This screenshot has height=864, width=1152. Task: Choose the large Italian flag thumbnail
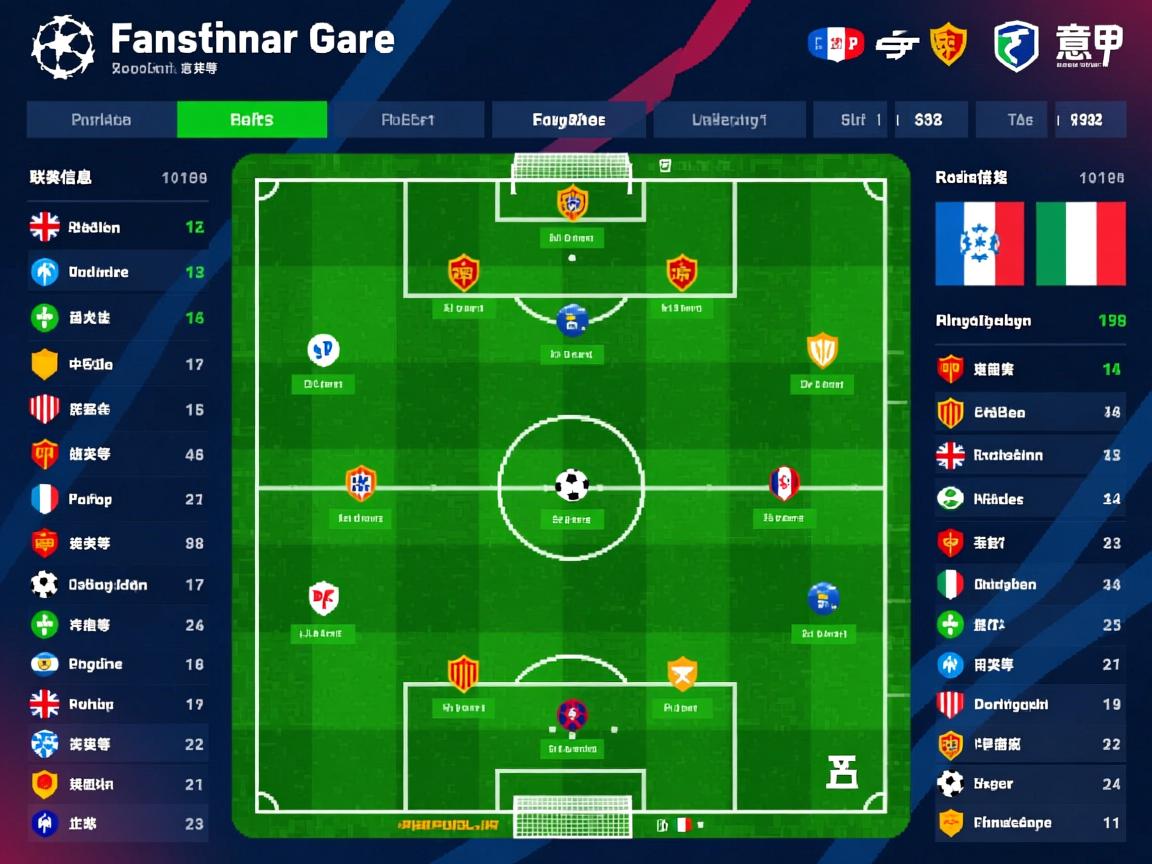[1080, 244]
